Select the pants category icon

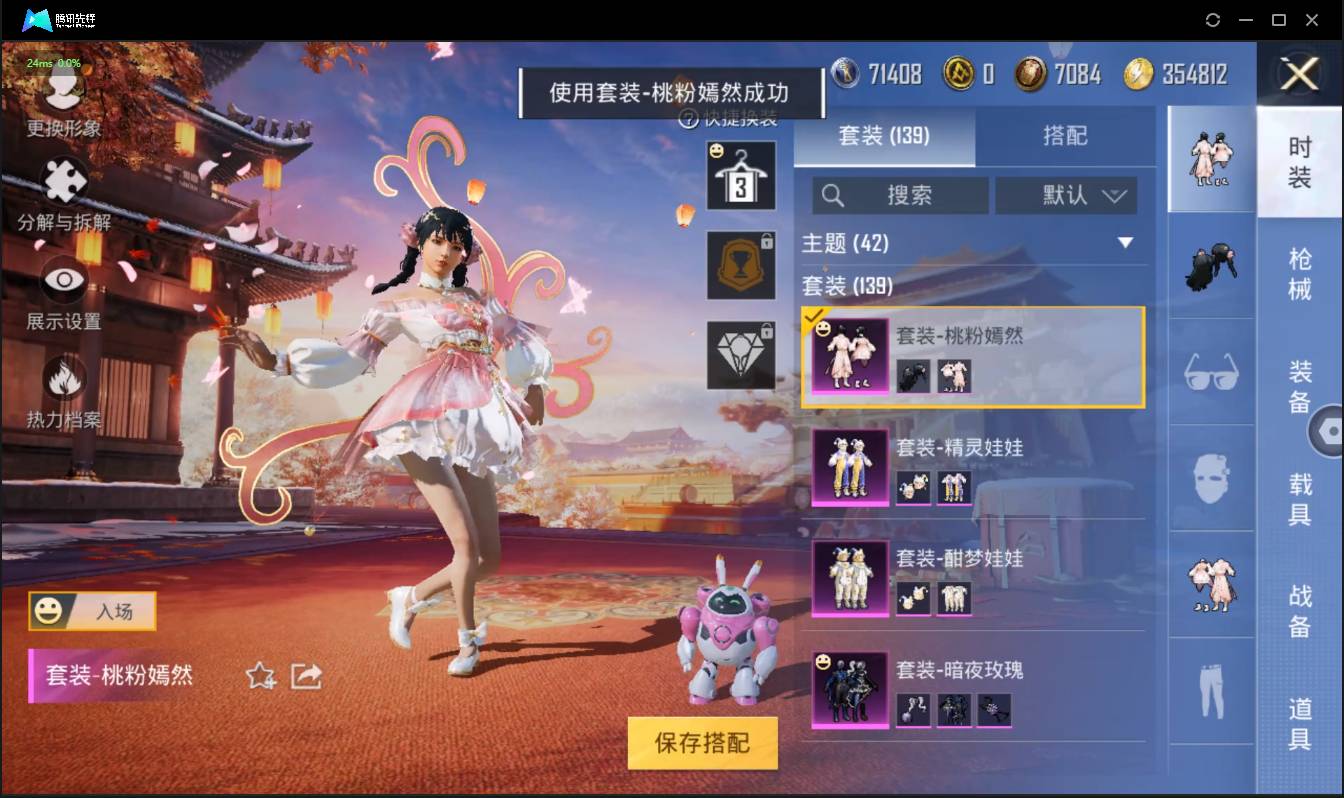1211,688
